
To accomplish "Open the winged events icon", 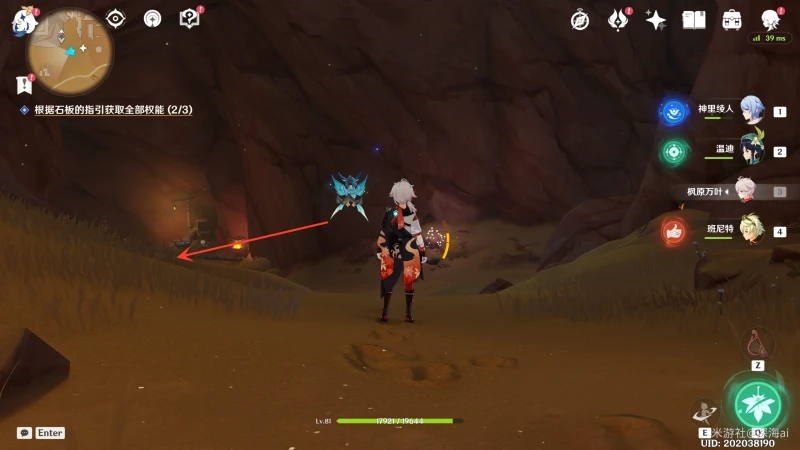I will point(618,20).
